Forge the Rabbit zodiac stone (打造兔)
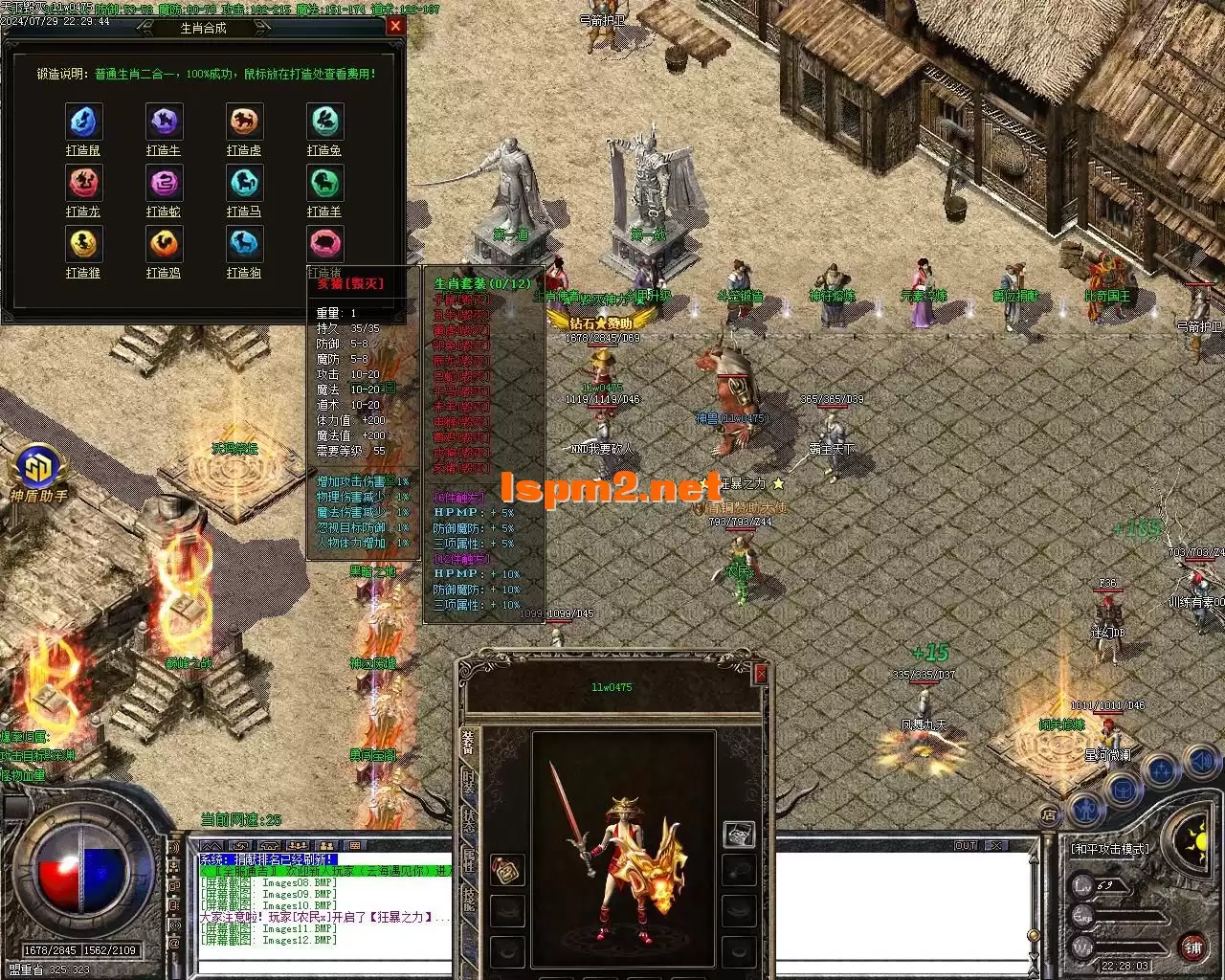Screen dimensions: 1225x980 point(324,122)
